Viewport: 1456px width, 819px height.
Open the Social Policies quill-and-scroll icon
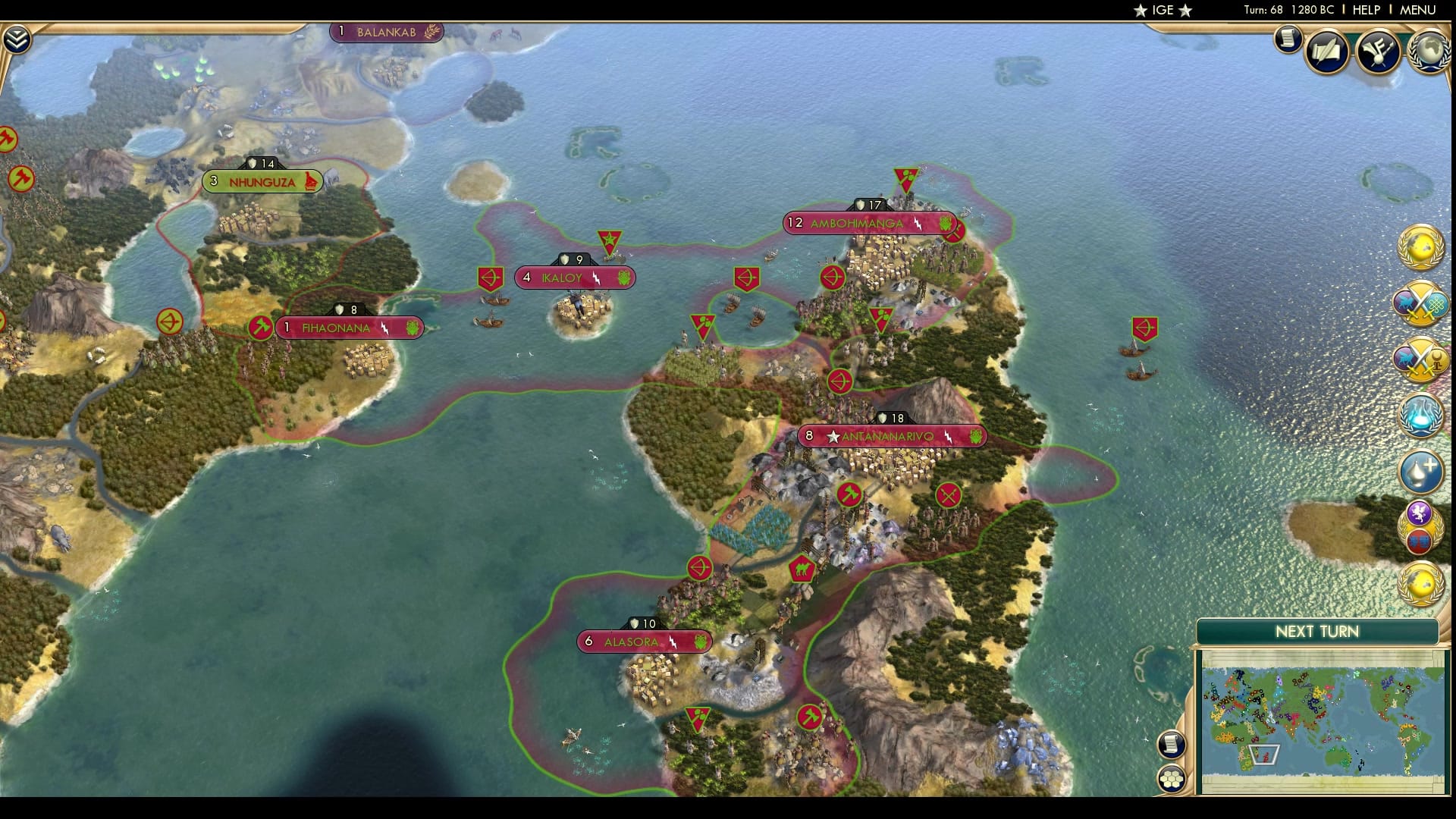[x=1326, y=52]
